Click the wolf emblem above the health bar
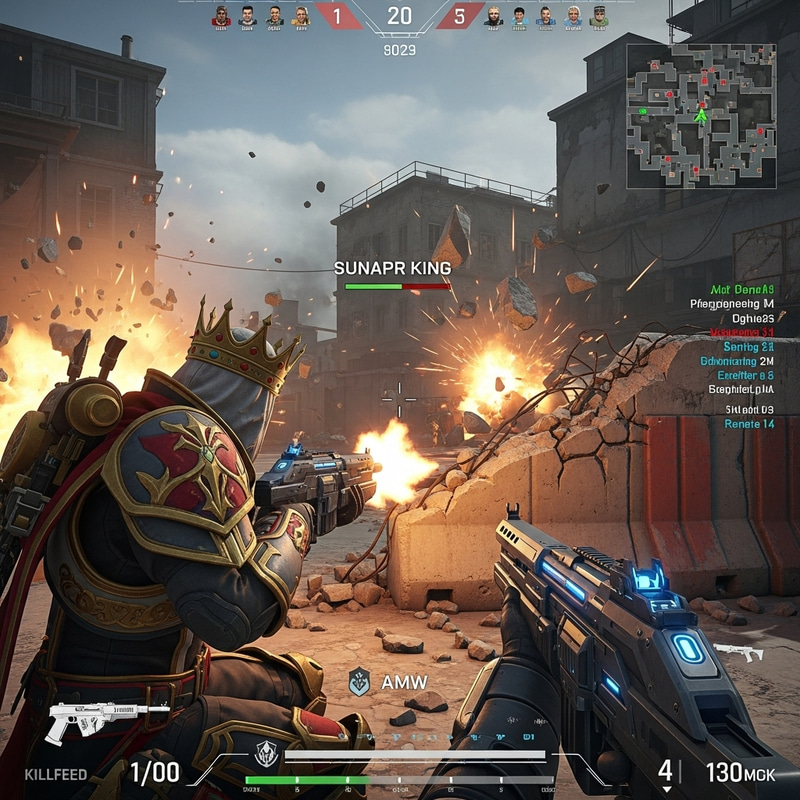800x800 pixels. point(264,754)
